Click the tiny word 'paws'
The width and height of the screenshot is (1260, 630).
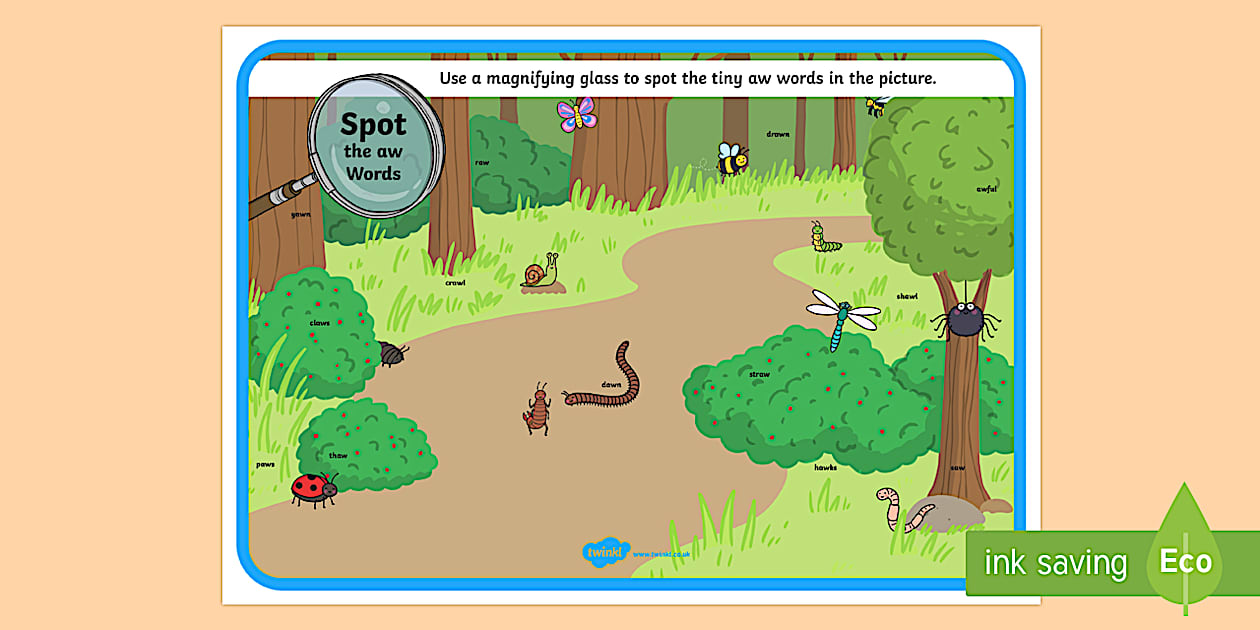265,464
